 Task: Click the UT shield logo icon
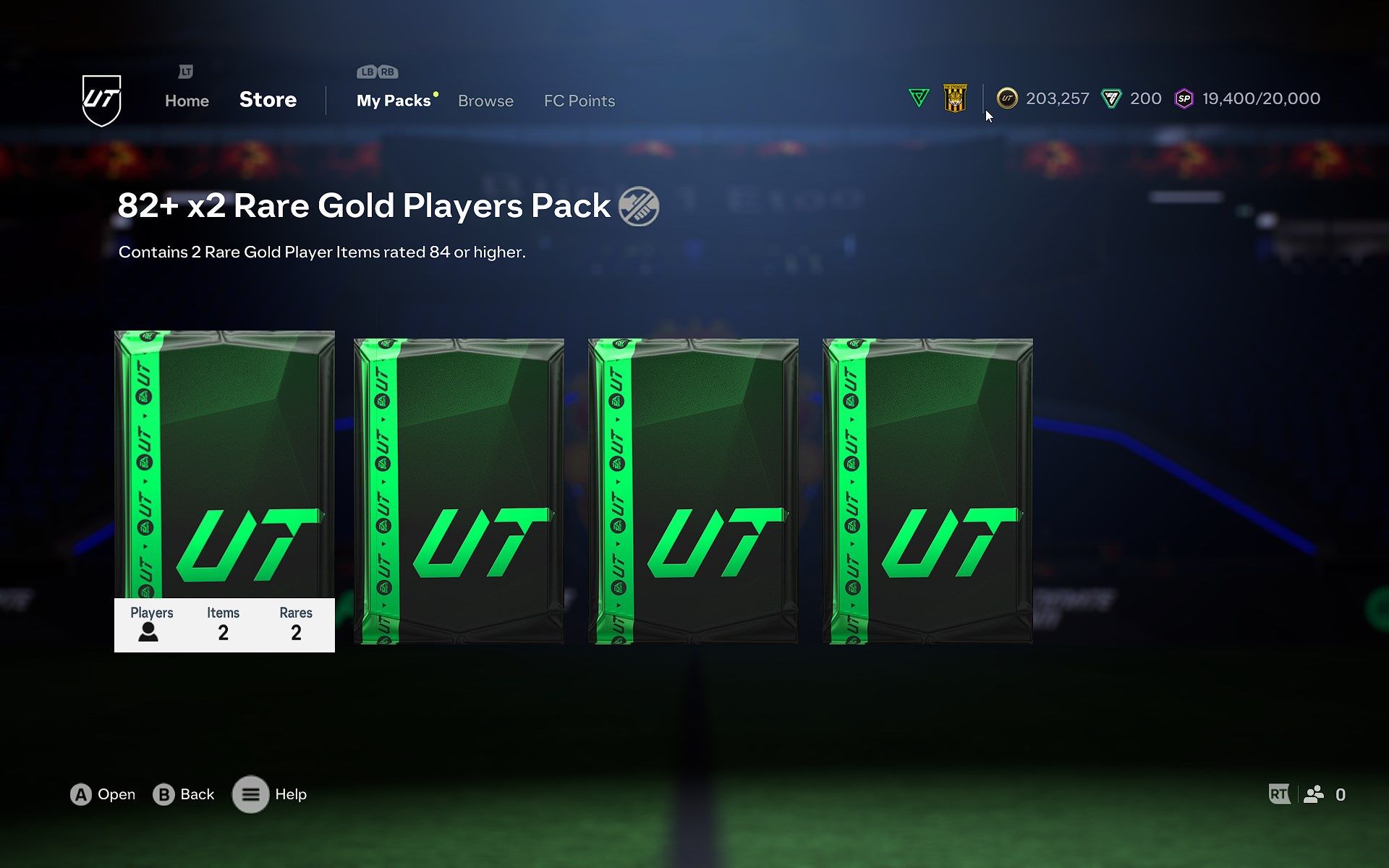102,99
